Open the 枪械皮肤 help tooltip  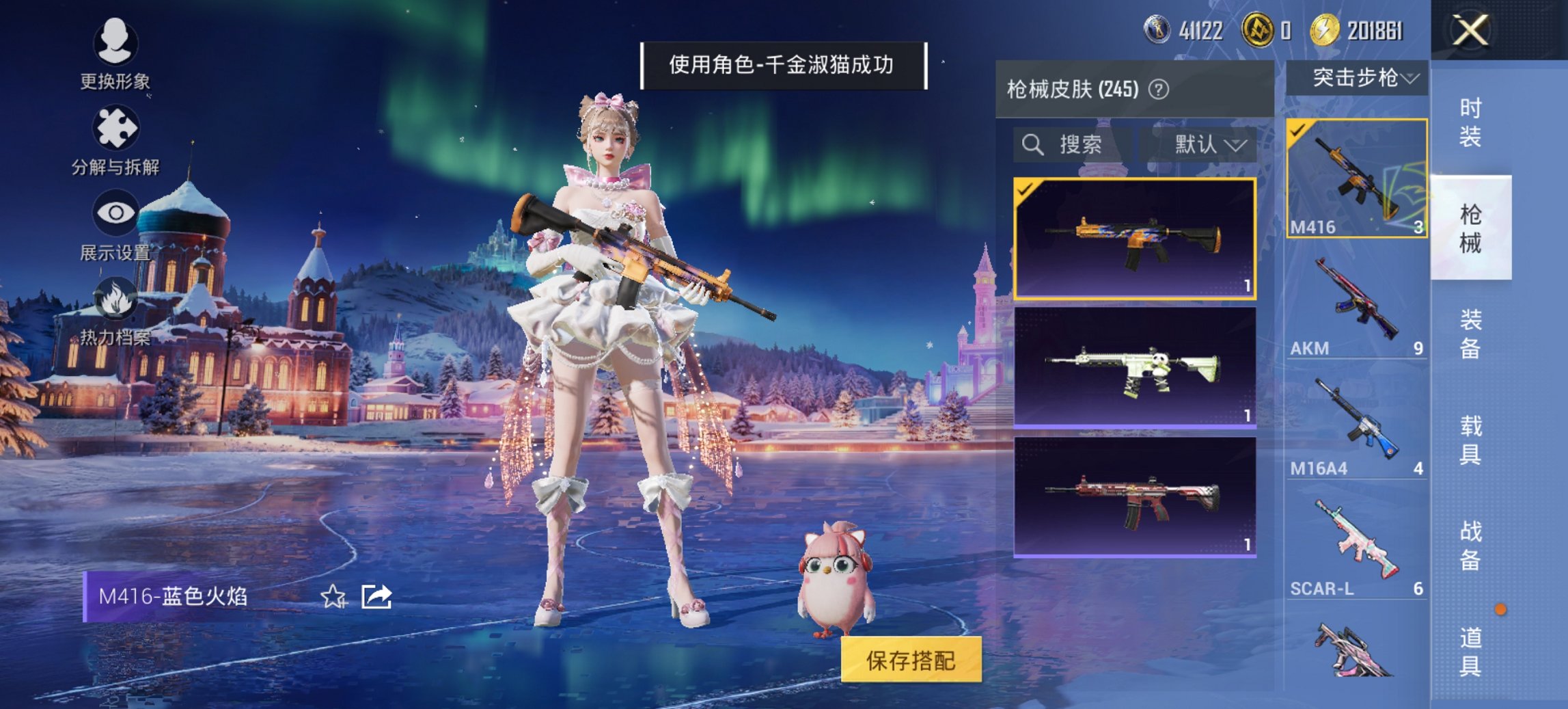pos(1159,89)
